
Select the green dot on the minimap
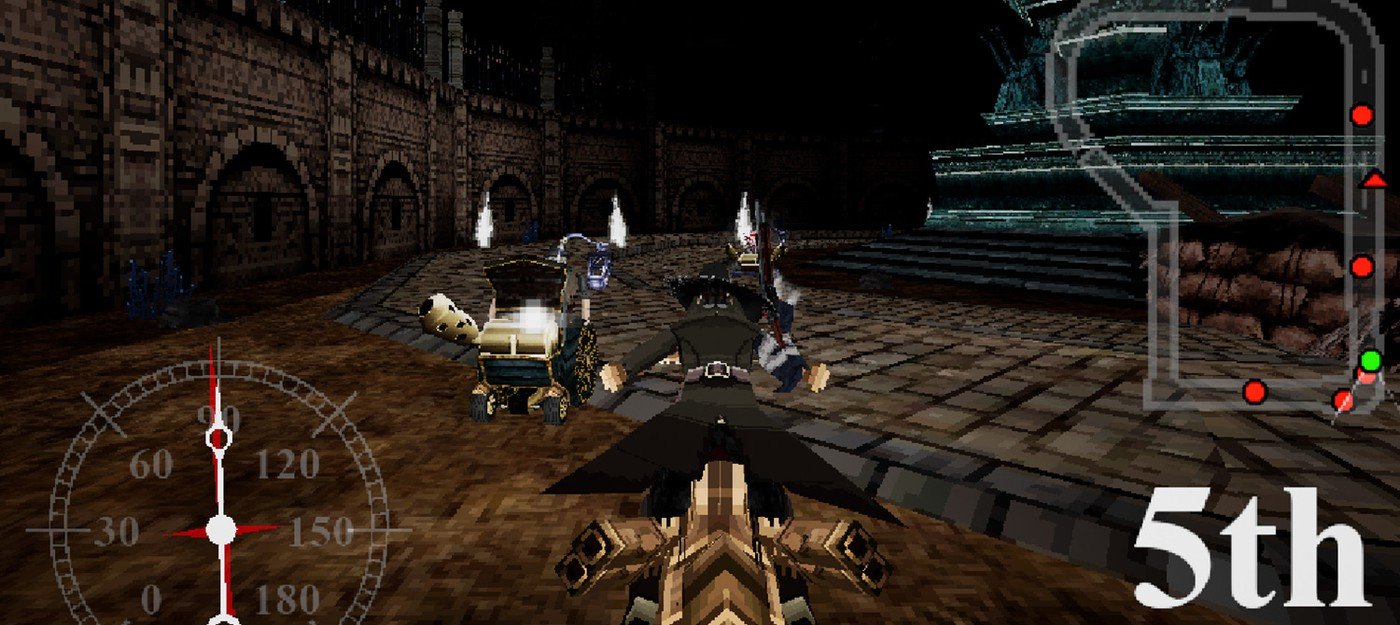point(1370,360)
